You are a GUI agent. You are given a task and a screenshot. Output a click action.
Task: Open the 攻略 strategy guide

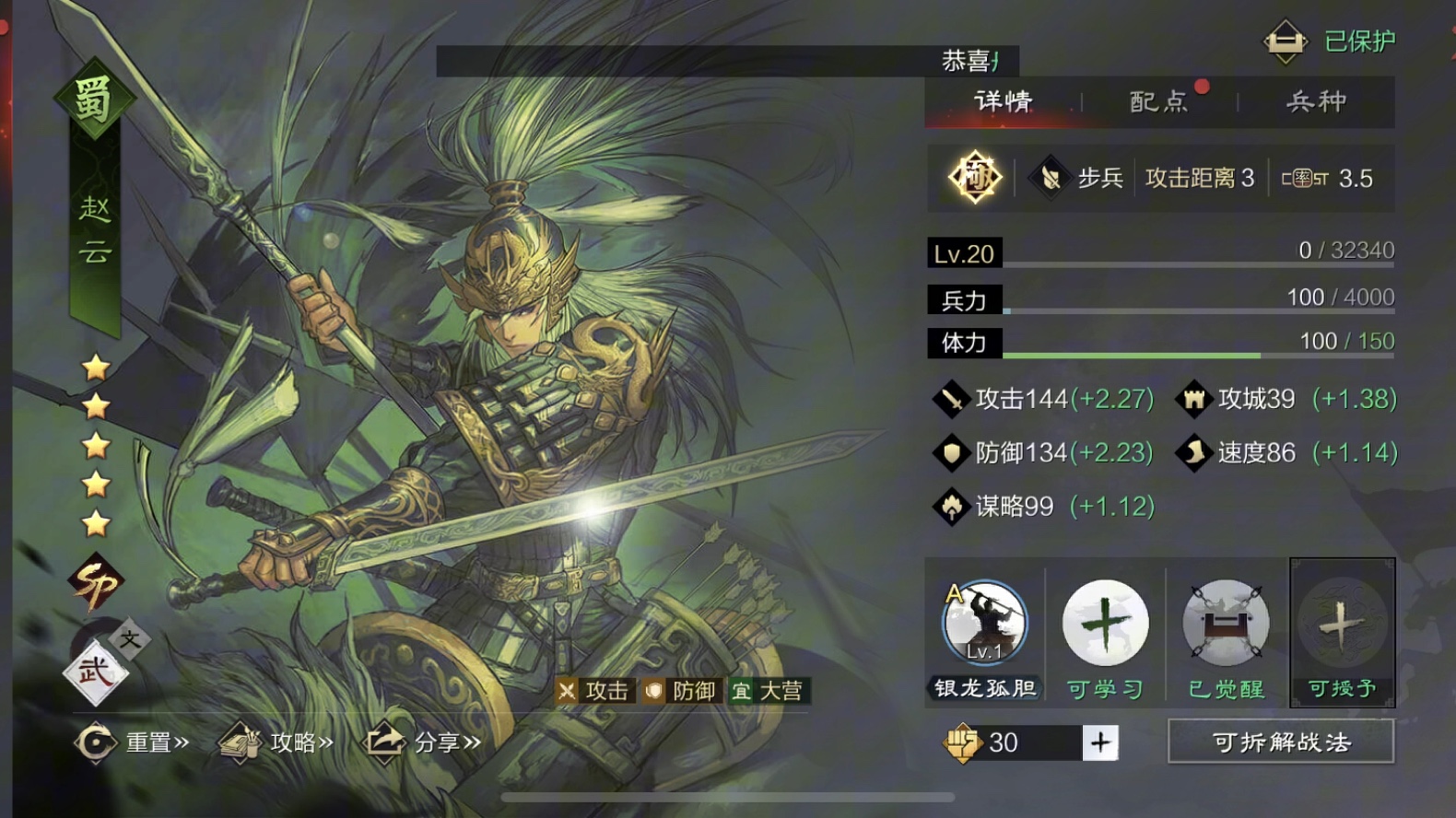[x=276, y=742]
